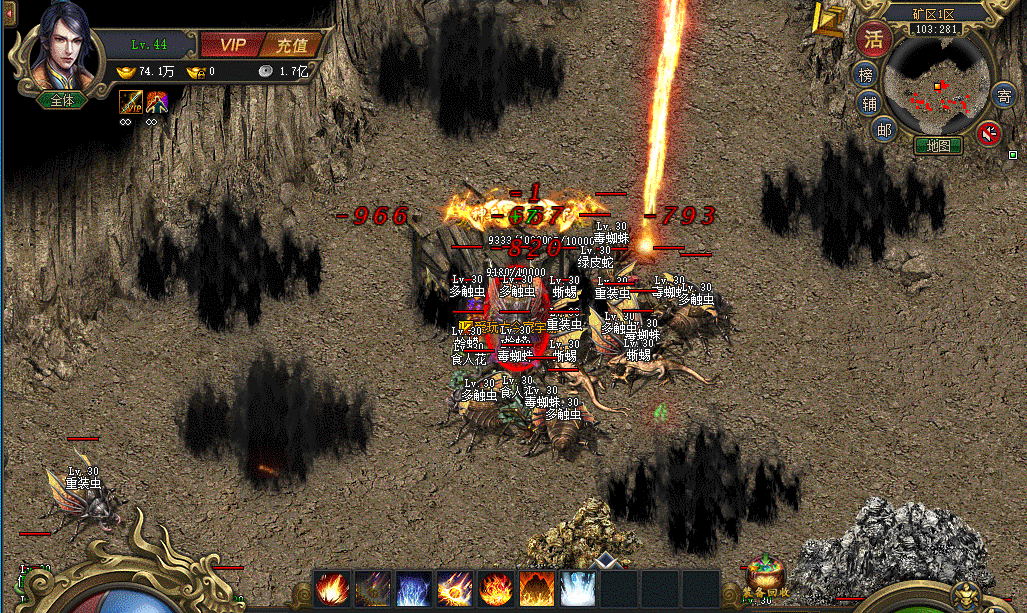
Task: Click the 充值 recharge button
Action: [292, 45]
